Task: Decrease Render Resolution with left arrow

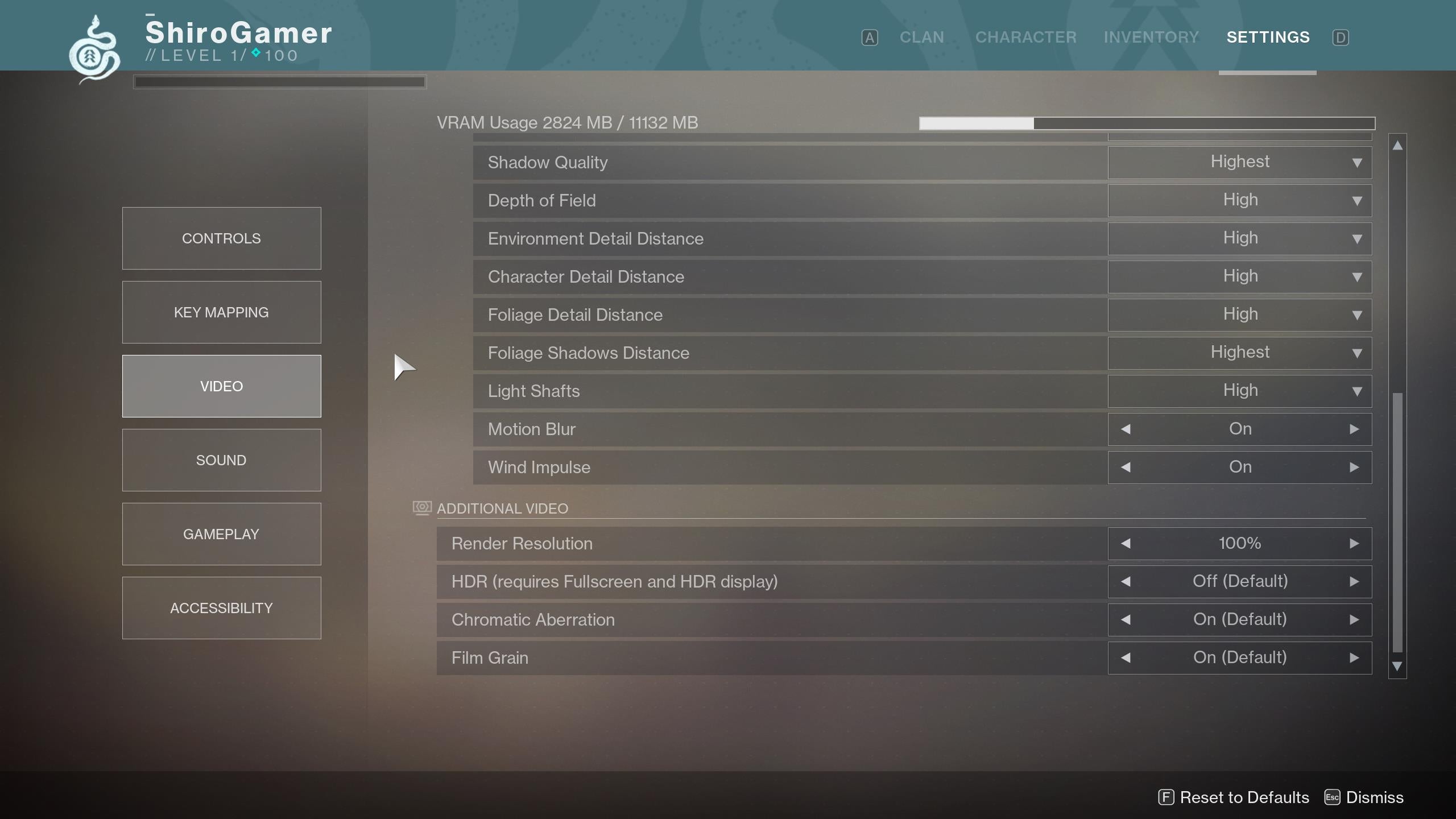Action: point(1127,543)
